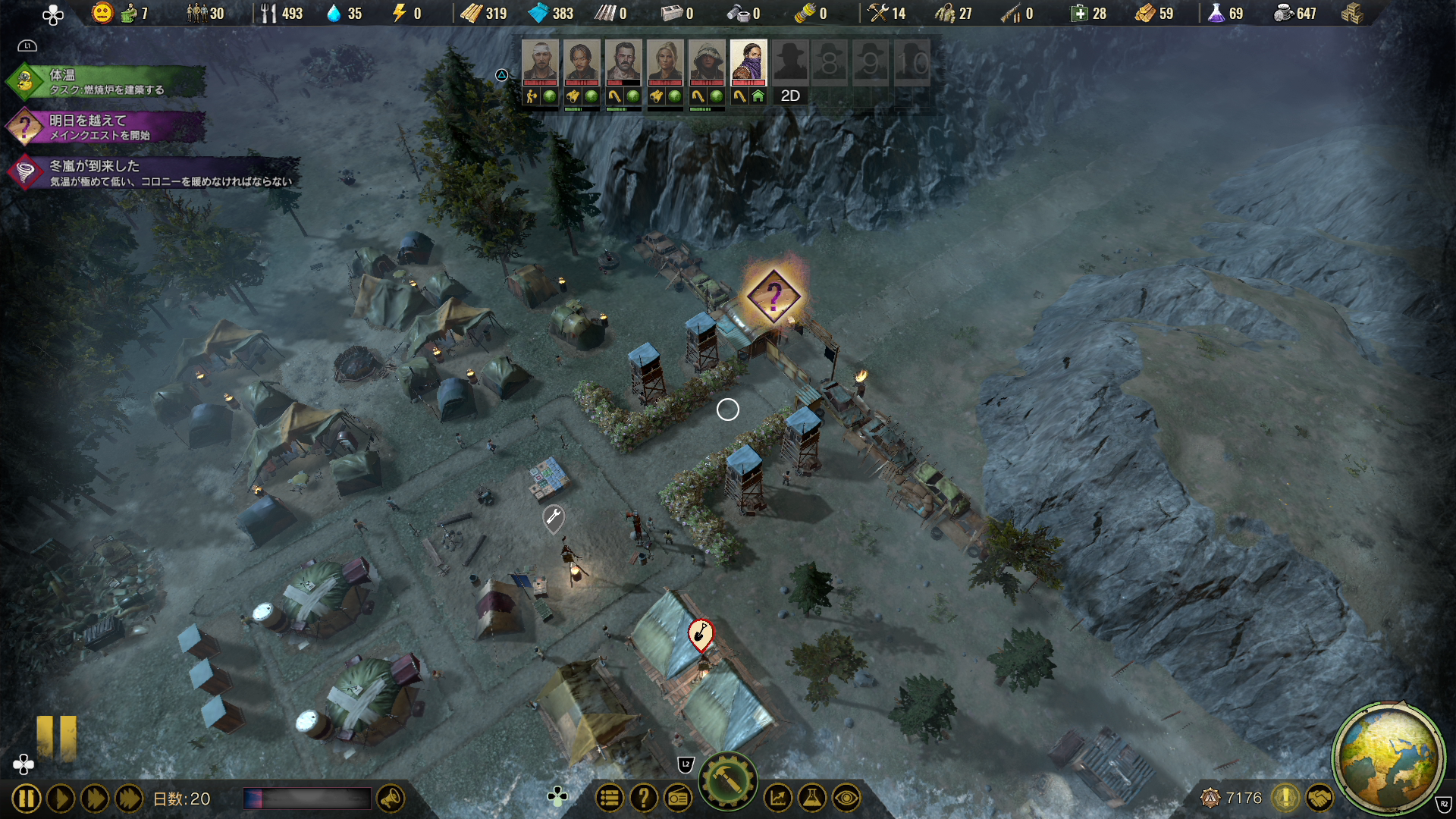Toggle the eye overlay view
The image size is (1456, 819).
click(x=846, y=798)
